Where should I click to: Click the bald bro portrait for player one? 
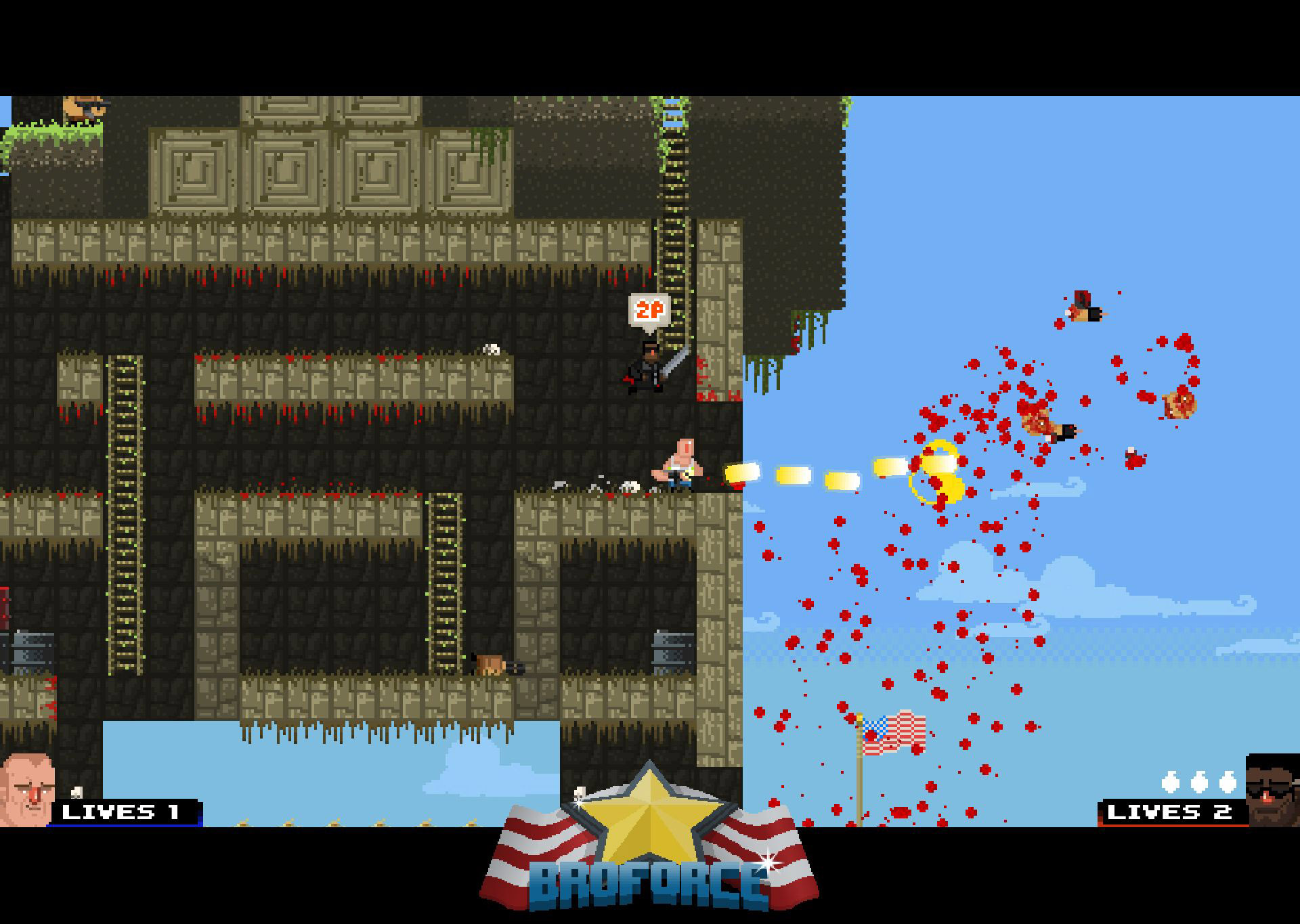[27, 789]
